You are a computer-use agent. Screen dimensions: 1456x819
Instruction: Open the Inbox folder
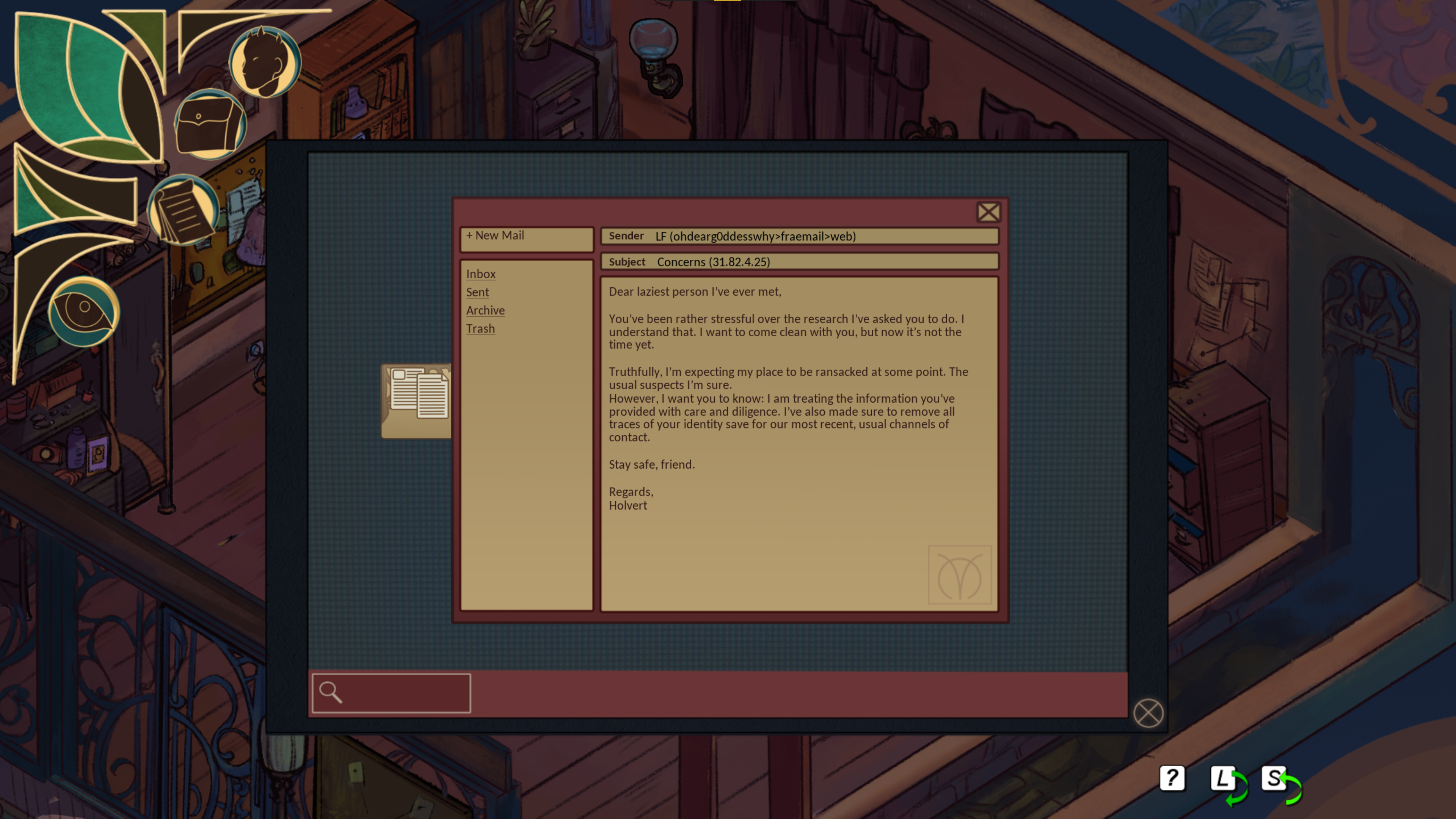pos(480,274)
